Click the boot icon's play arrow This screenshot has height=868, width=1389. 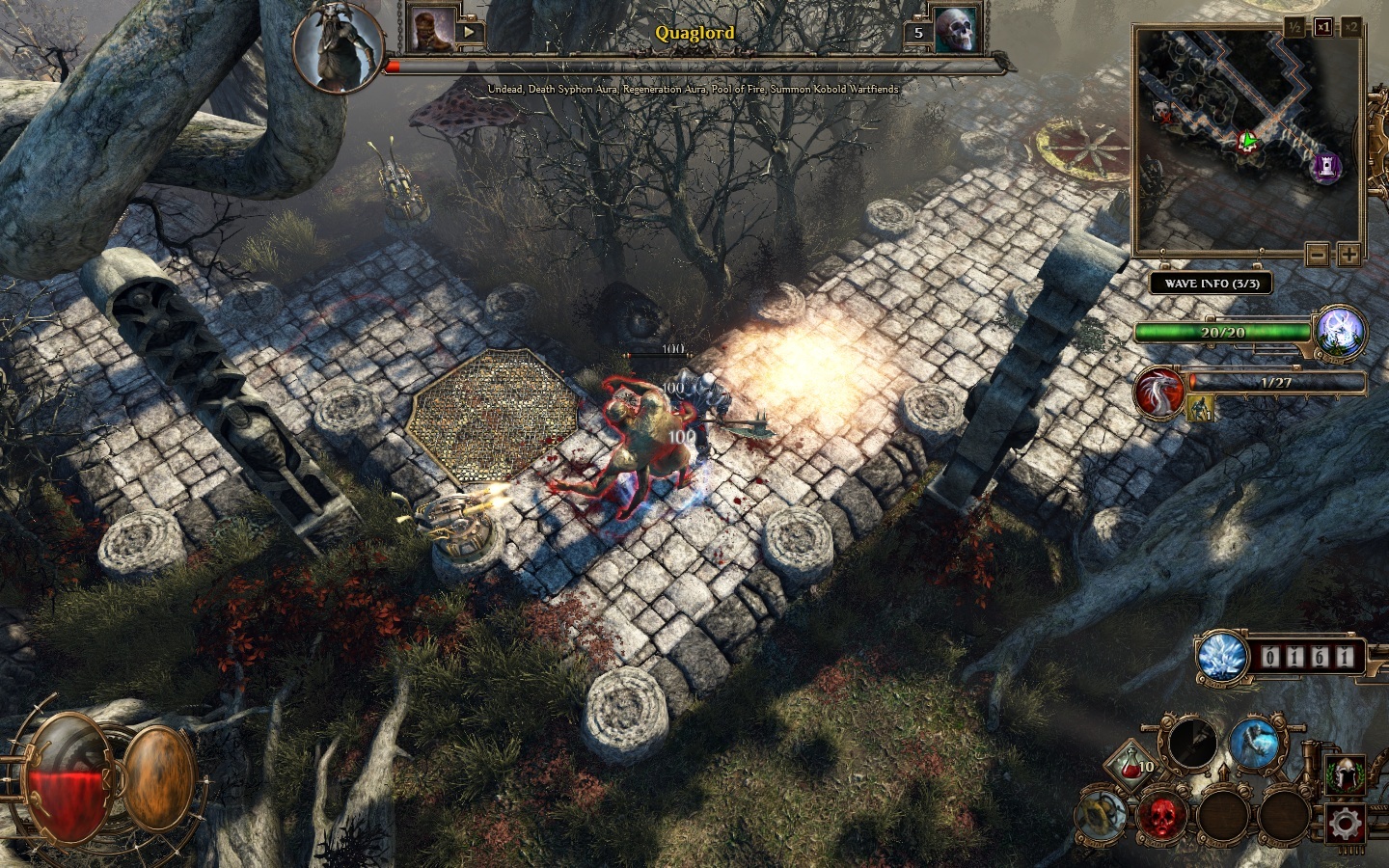(x=472, y=32)
